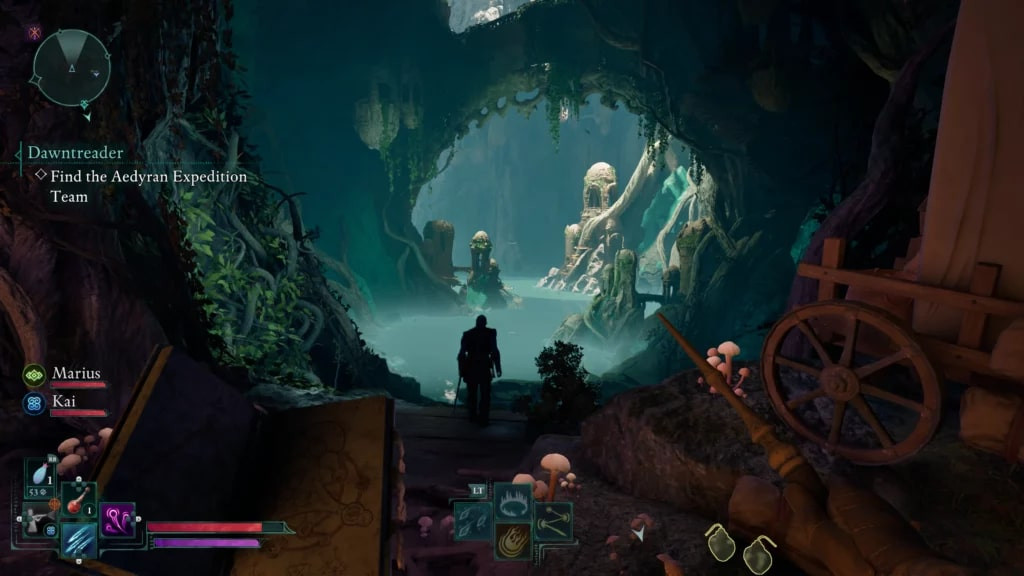
Task: Activate the ring of spikes ability
Action: pyautogui.click(x=513, y=501)
